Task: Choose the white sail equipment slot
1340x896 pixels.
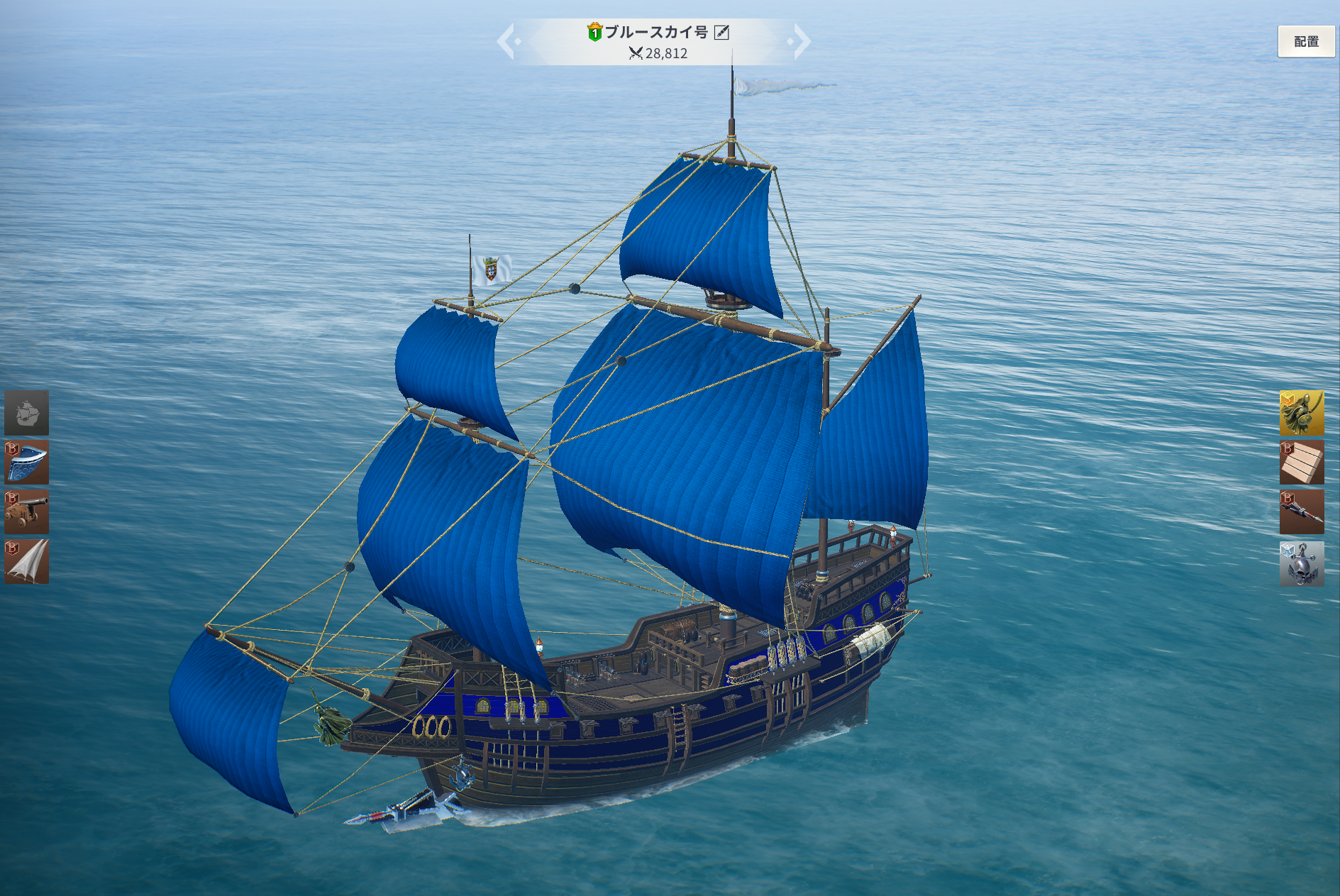Action: (x=27, y=561)
